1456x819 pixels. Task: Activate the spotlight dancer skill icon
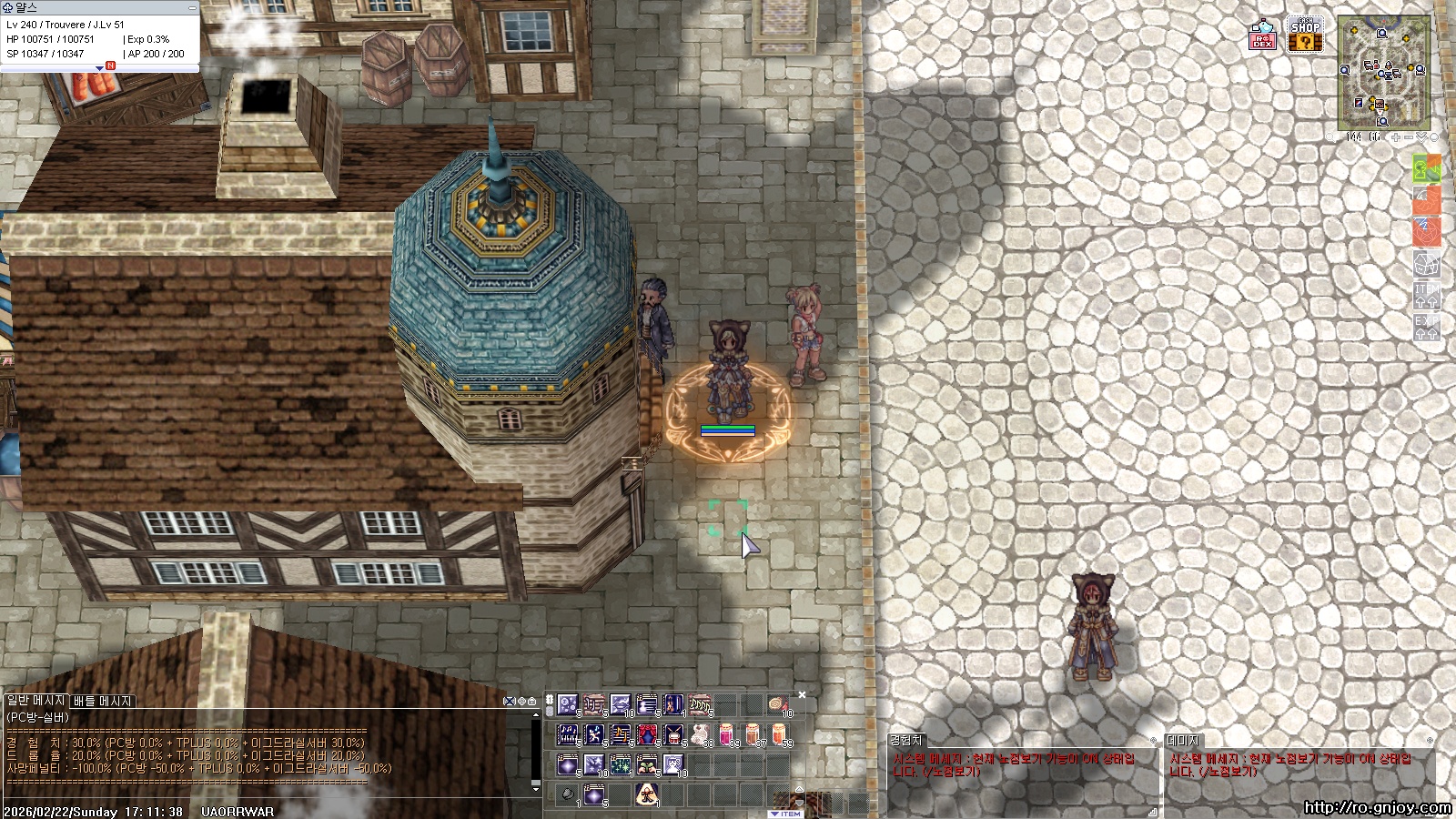(647, 794)
